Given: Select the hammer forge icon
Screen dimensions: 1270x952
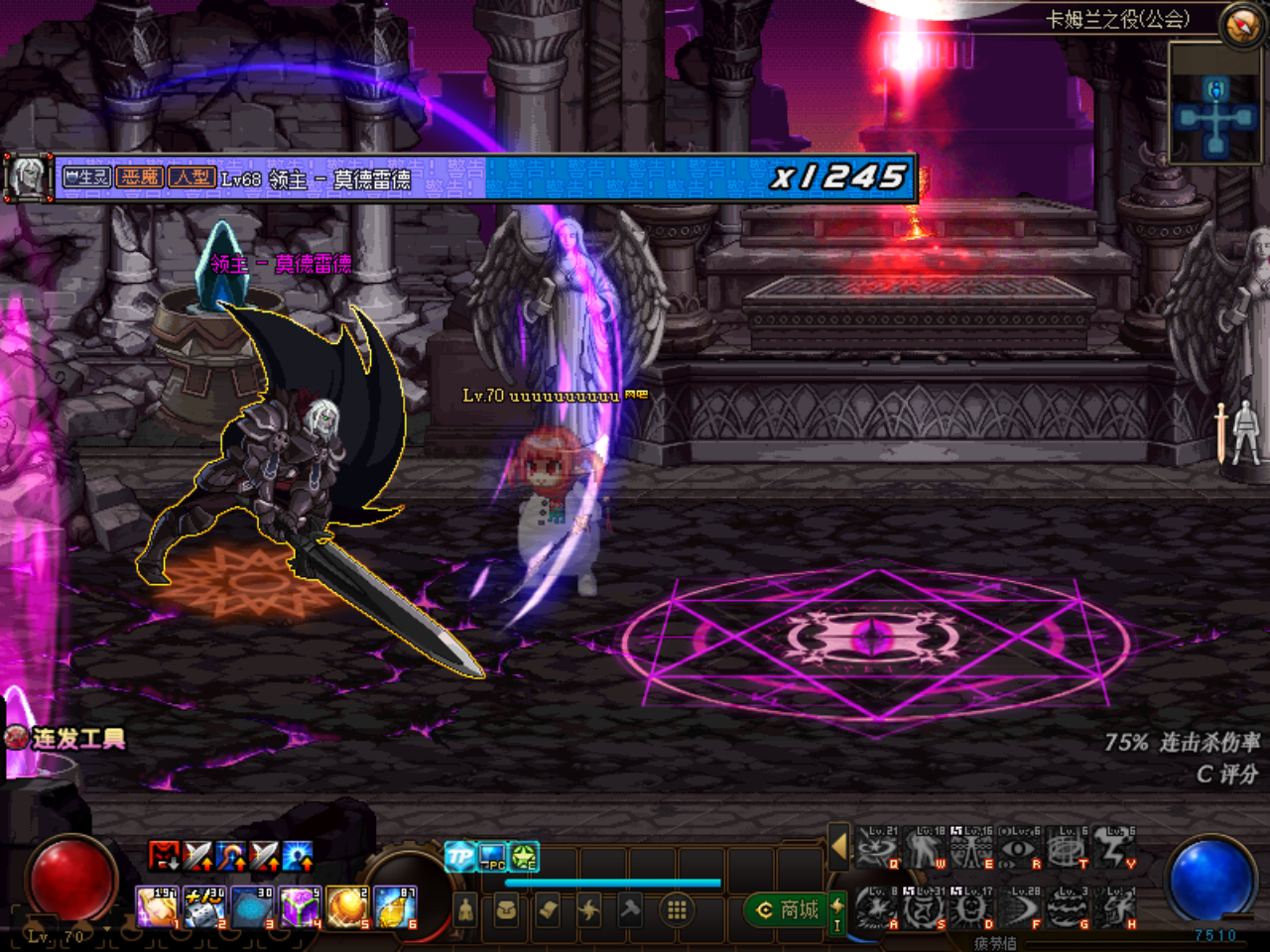Looking at the screenshot, I should pyautogui.click(x=632, y=909).
